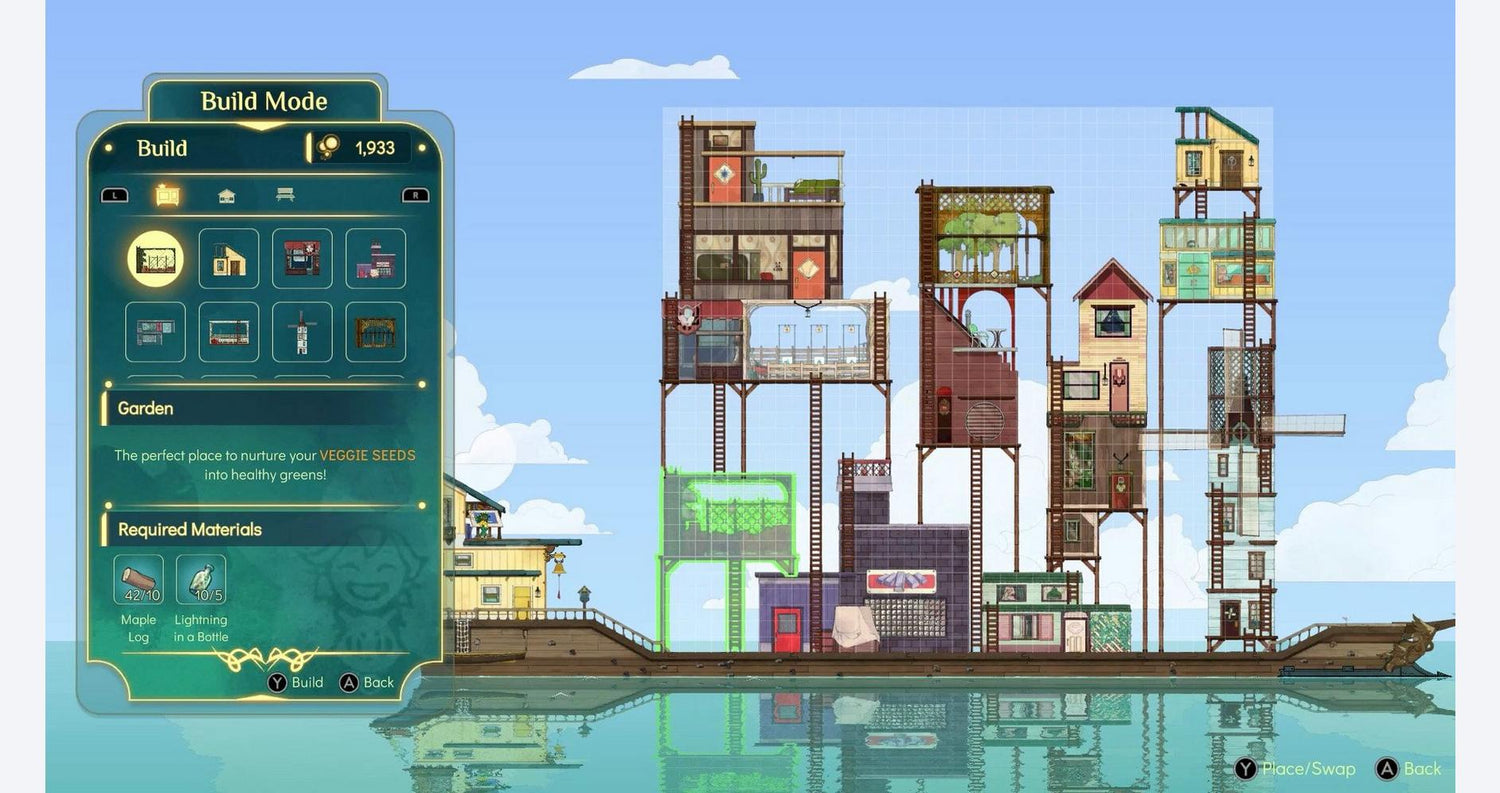This screenshot has width=1500, height=793.
Task: Select the Garden building icon
Action: click(x=155, y=259)
